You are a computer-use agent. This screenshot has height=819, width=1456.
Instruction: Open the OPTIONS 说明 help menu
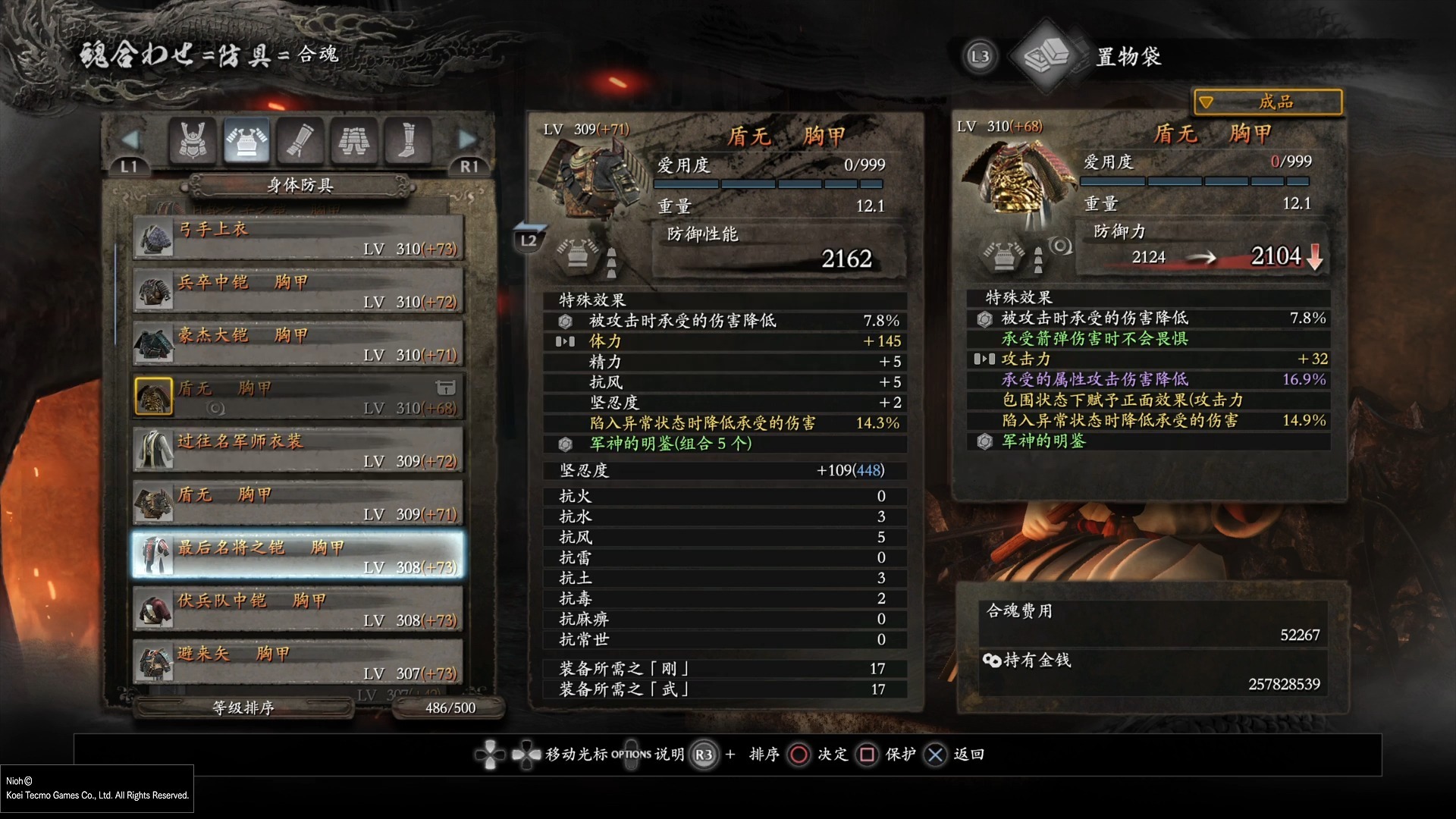(x=632, y=755)
